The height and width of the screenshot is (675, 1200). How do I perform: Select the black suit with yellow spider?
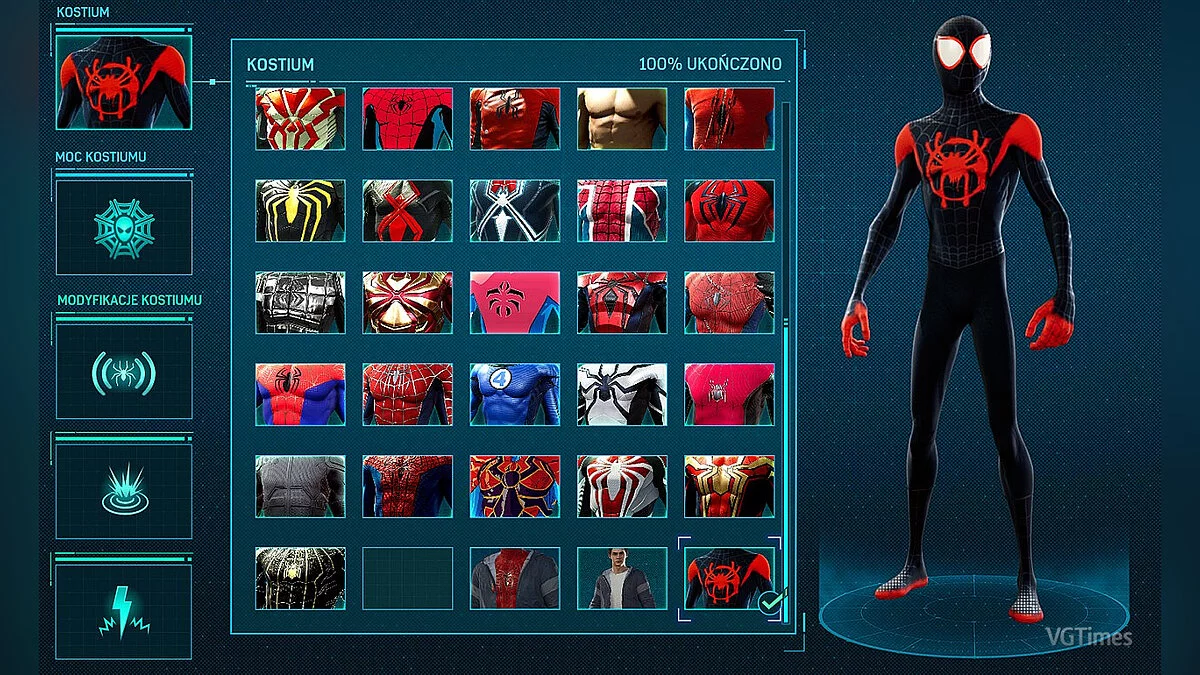click(300, 210)
